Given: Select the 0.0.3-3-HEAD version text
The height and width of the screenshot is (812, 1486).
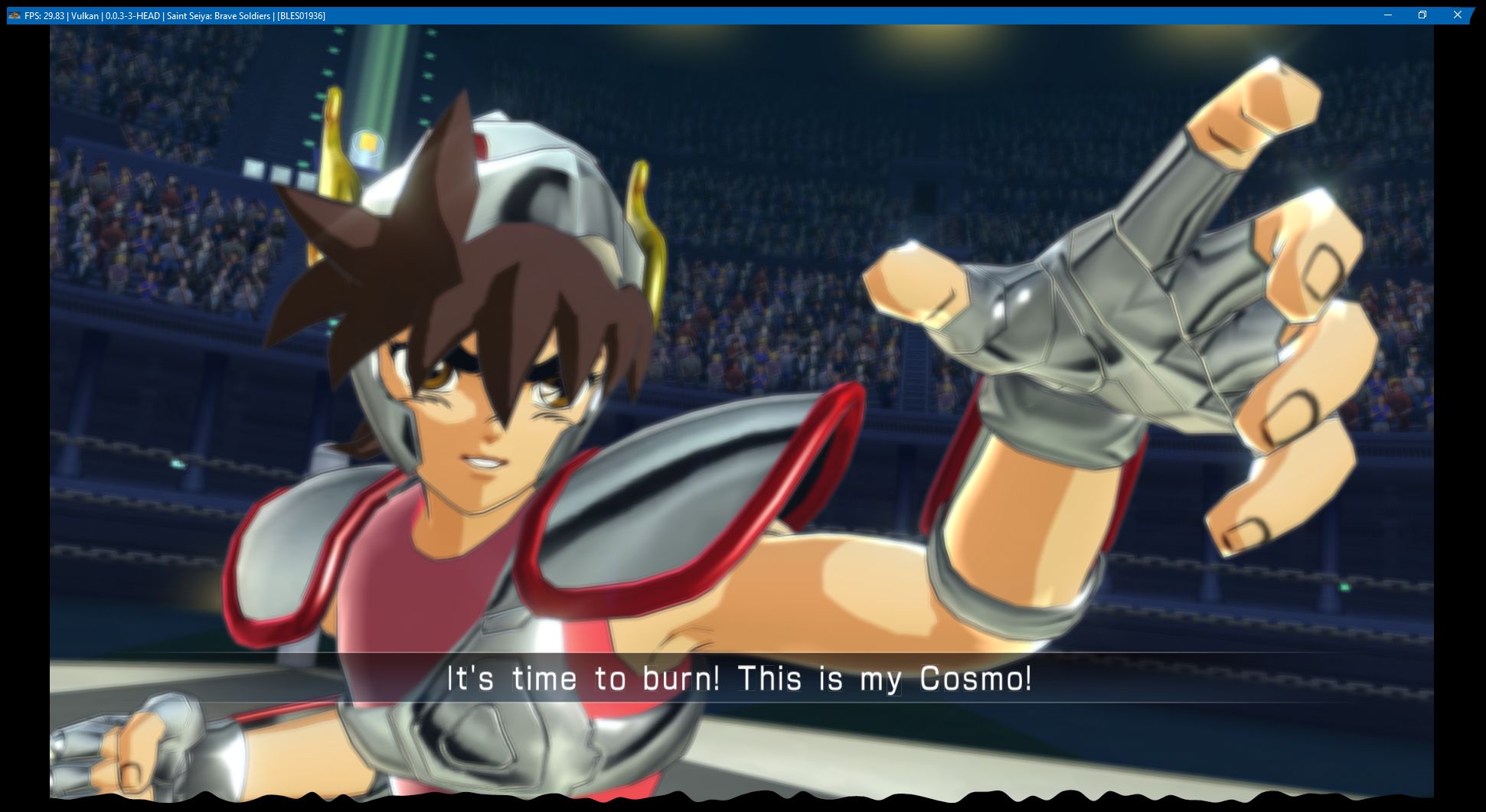Looking at the screenshot, I should [x=132, y=15].
